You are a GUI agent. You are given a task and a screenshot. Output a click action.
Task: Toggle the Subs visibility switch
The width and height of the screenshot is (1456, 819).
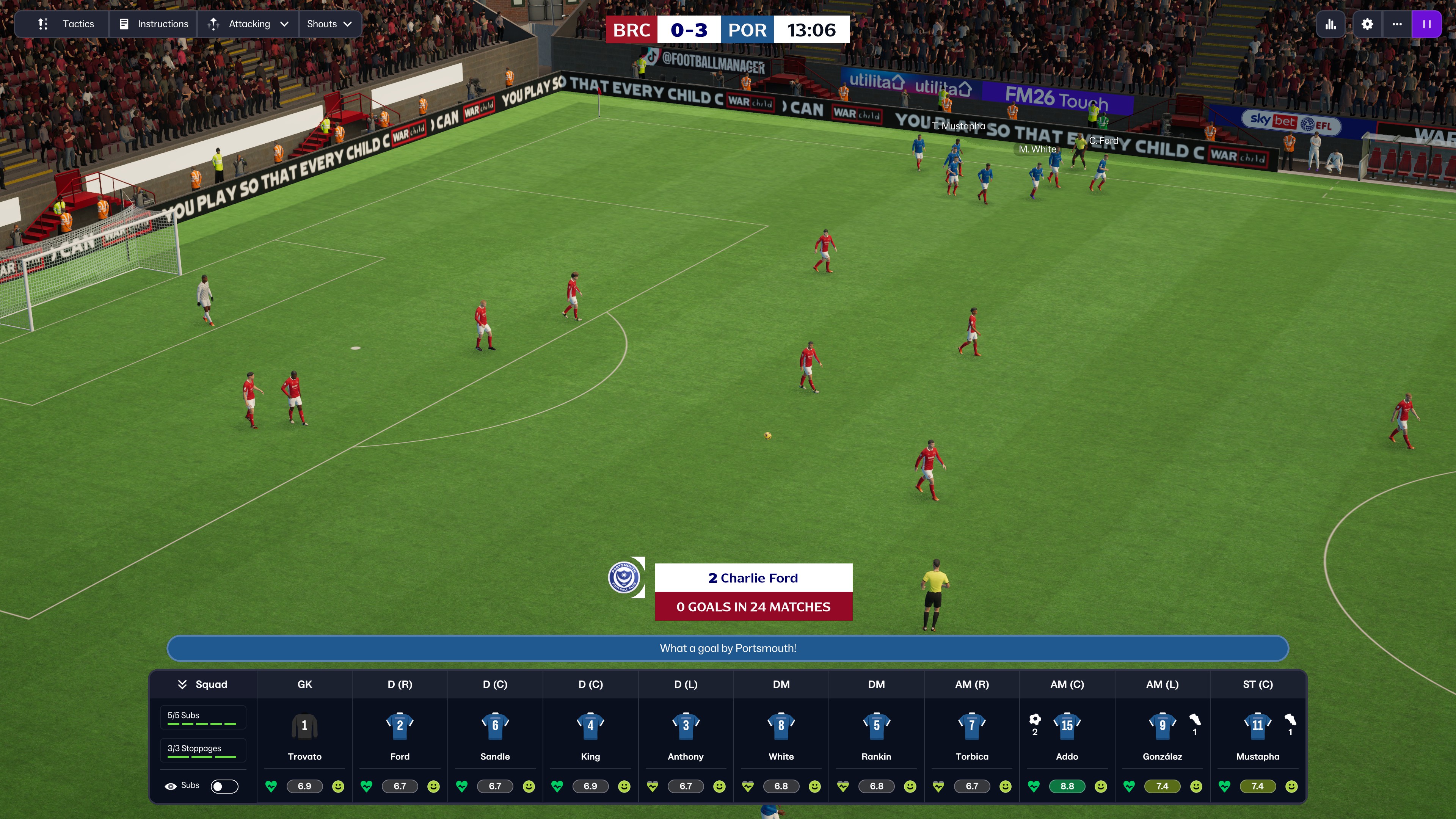point(224,786)
